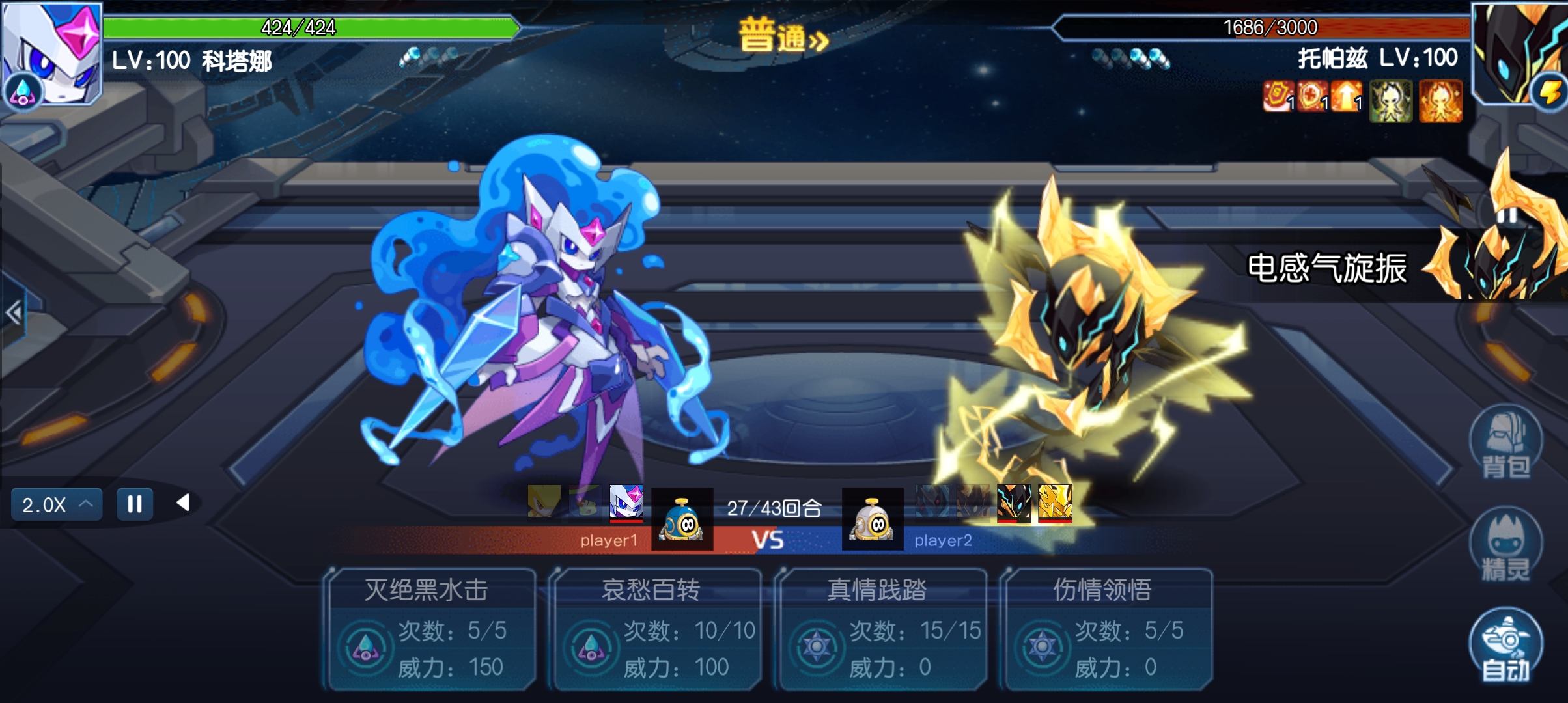Click player1's blue robot avatar
1568x703 pixels.
coord(682,519)
